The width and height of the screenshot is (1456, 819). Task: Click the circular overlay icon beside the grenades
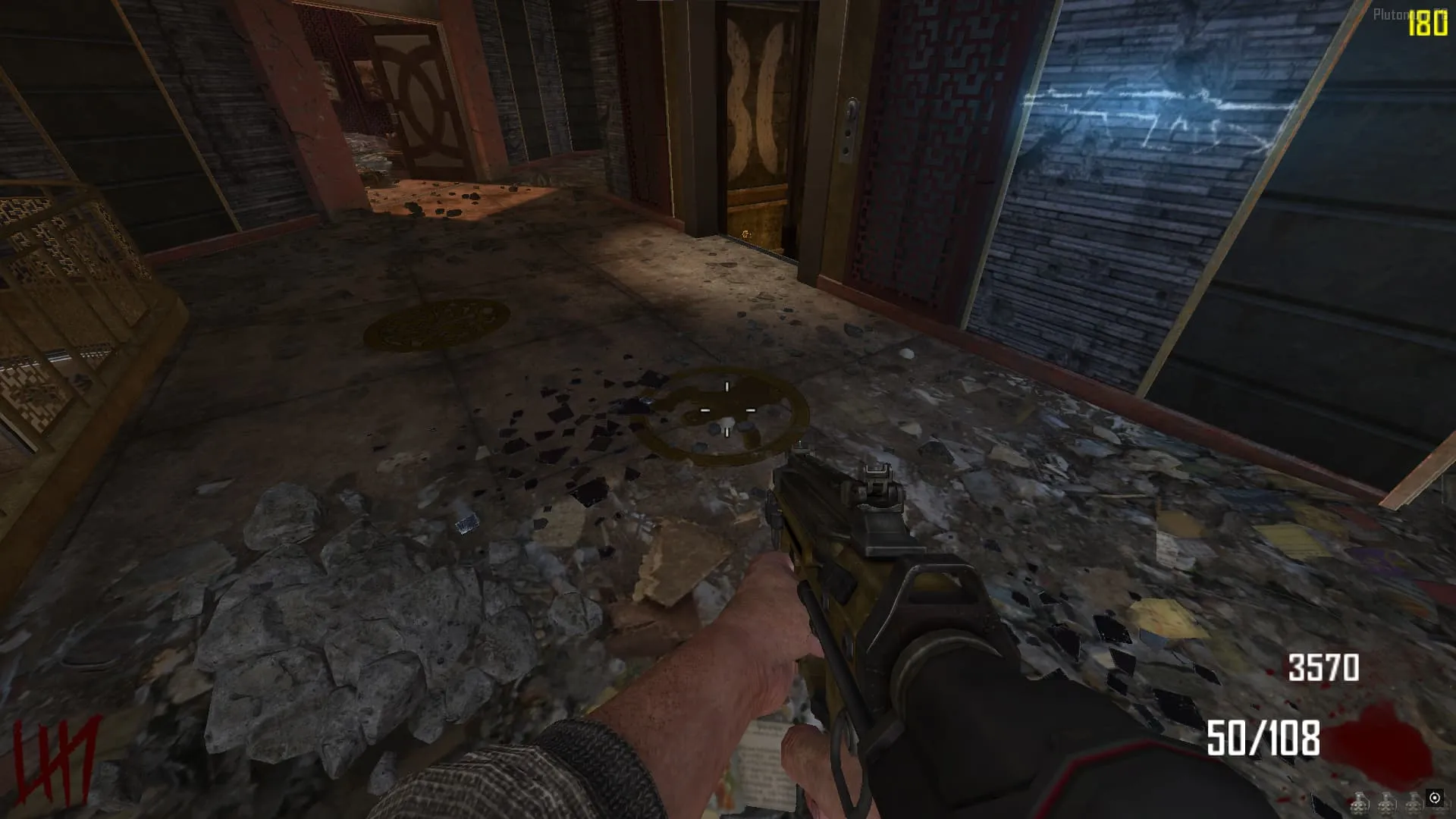(1434, 798)
